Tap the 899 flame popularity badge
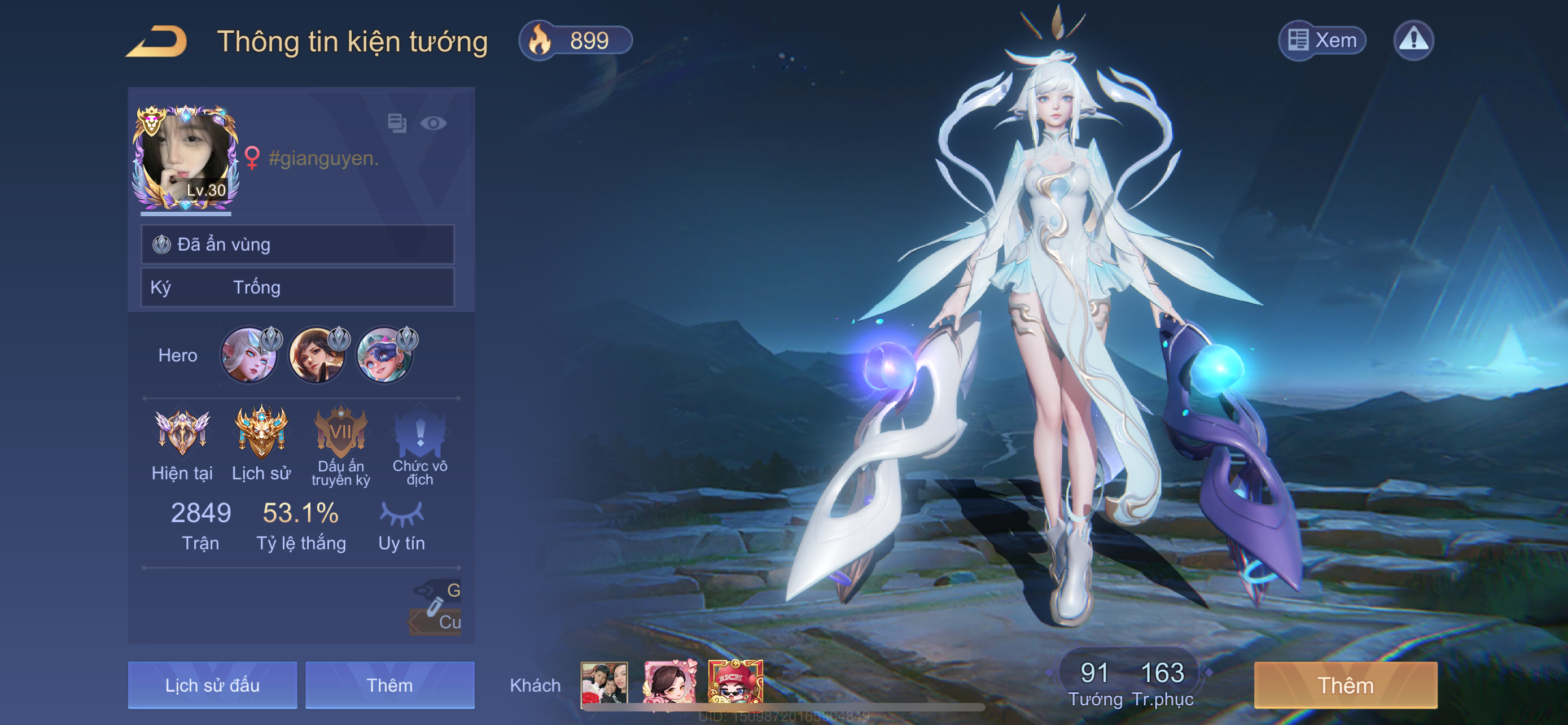Image resolution: width=1568 pixels, height=725 pixels. (575, 41)
